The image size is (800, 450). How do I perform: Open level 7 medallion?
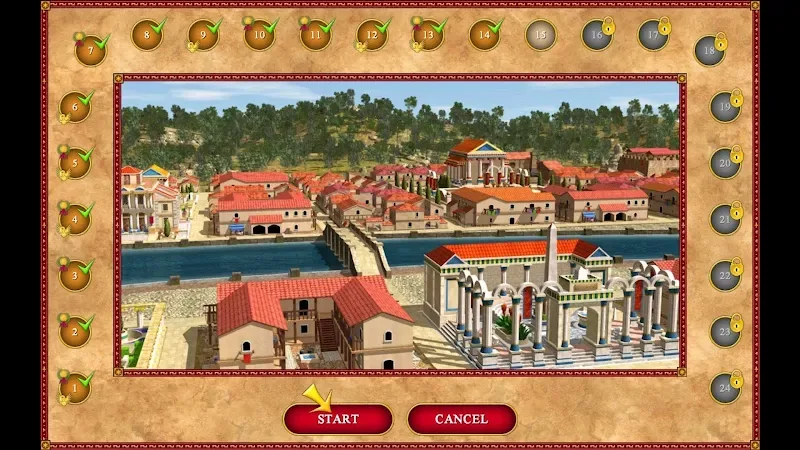coord(90,49)
